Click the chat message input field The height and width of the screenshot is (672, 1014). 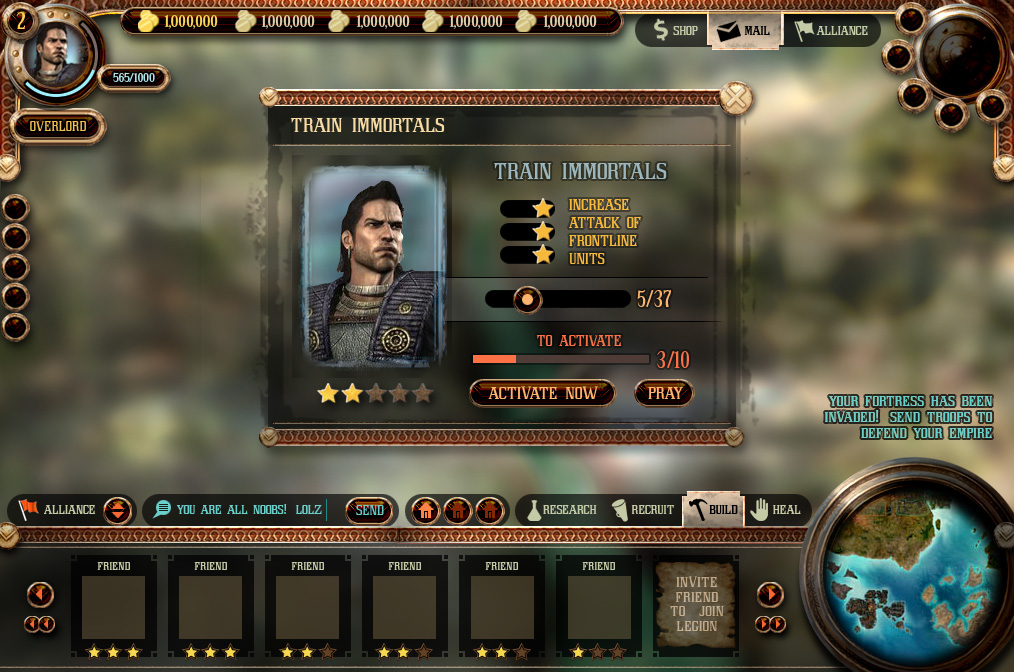pyautogui.click(x=250, y=510)
